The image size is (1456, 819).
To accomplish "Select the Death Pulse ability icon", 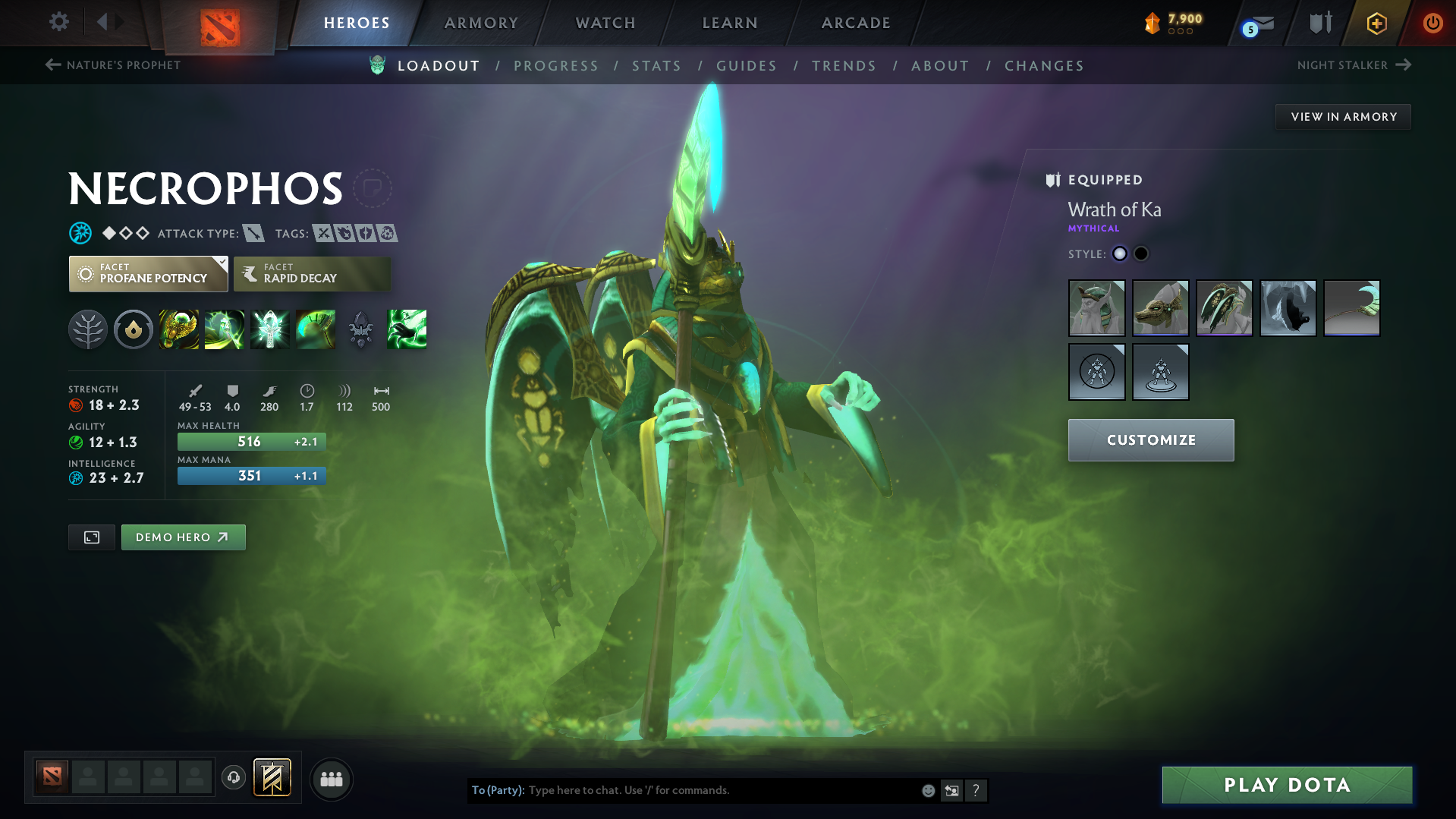I will [179, 329].
